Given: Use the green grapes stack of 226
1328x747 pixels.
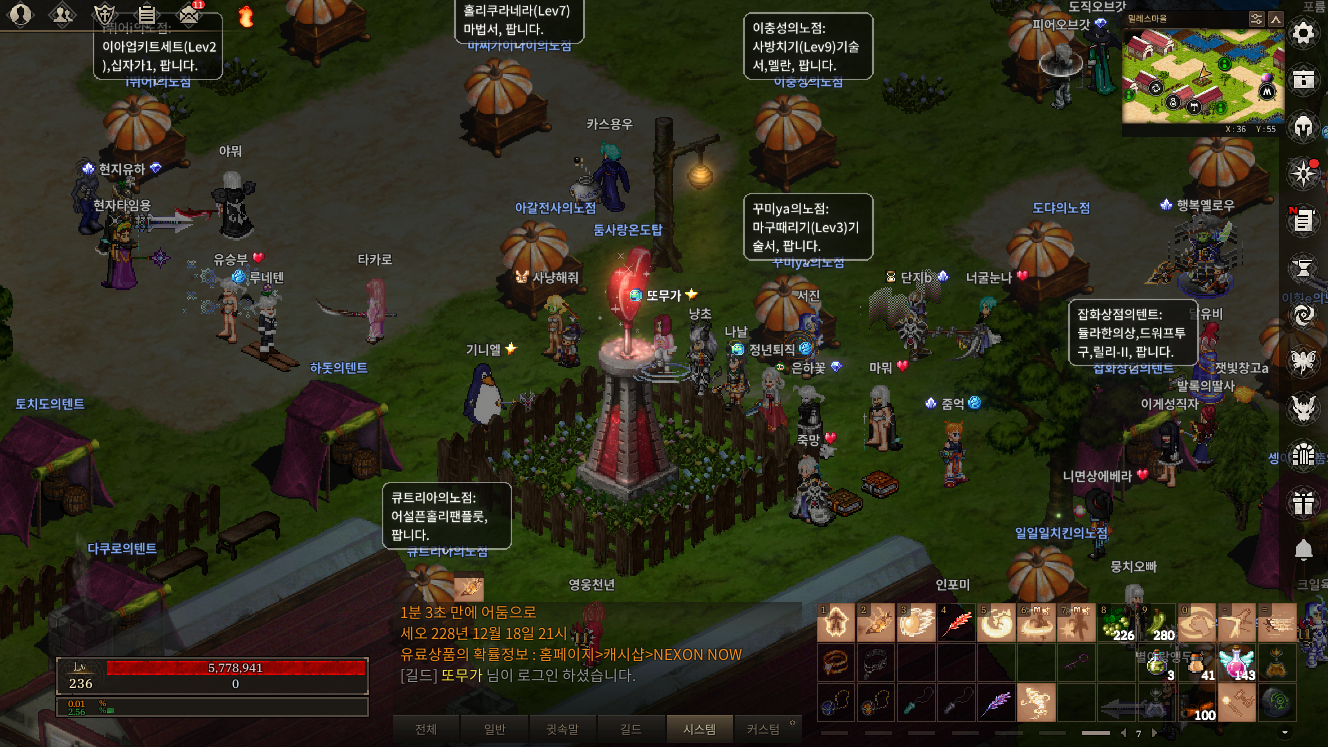Looking at the screenshot, I should [1118, 623].
